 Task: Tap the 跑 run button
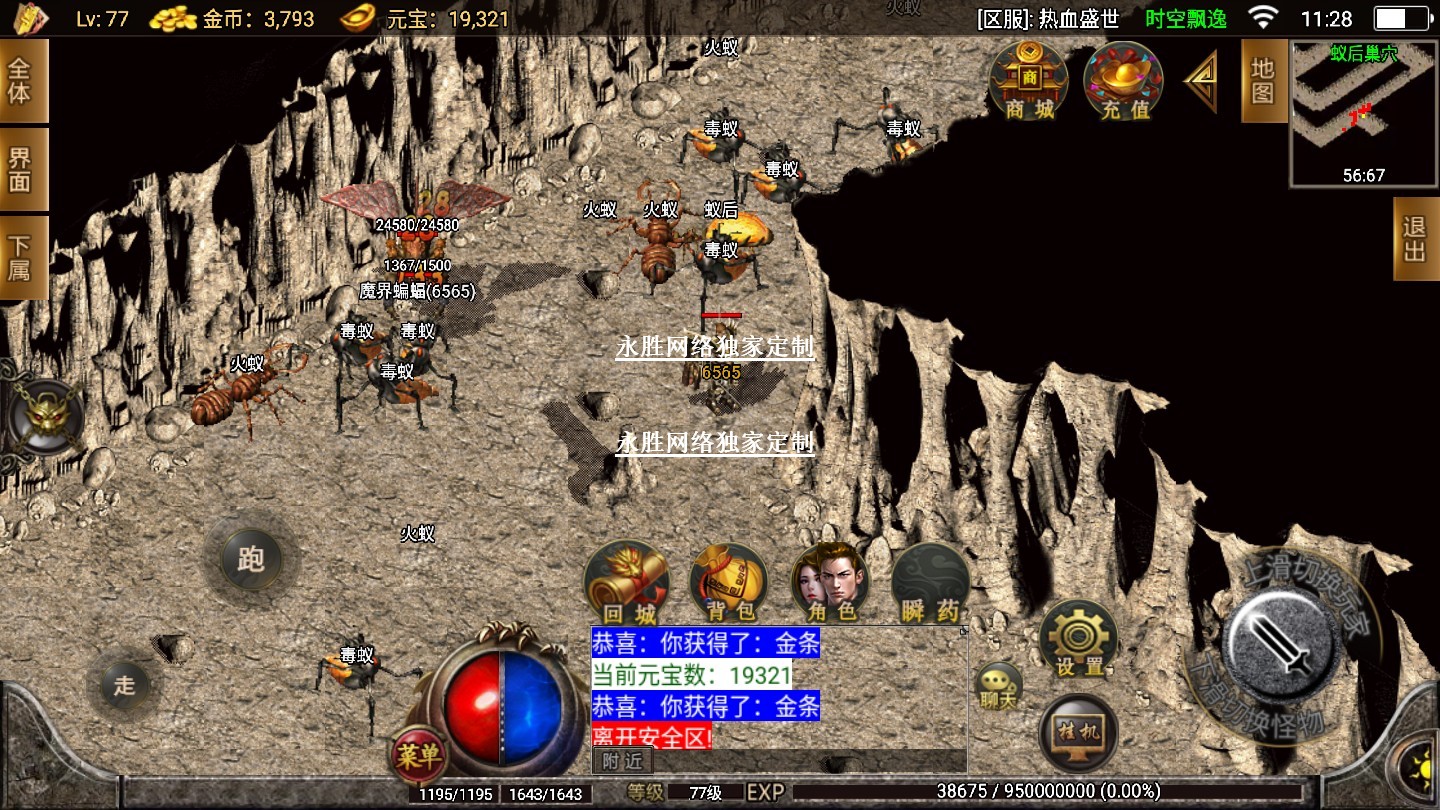(250, 558)
